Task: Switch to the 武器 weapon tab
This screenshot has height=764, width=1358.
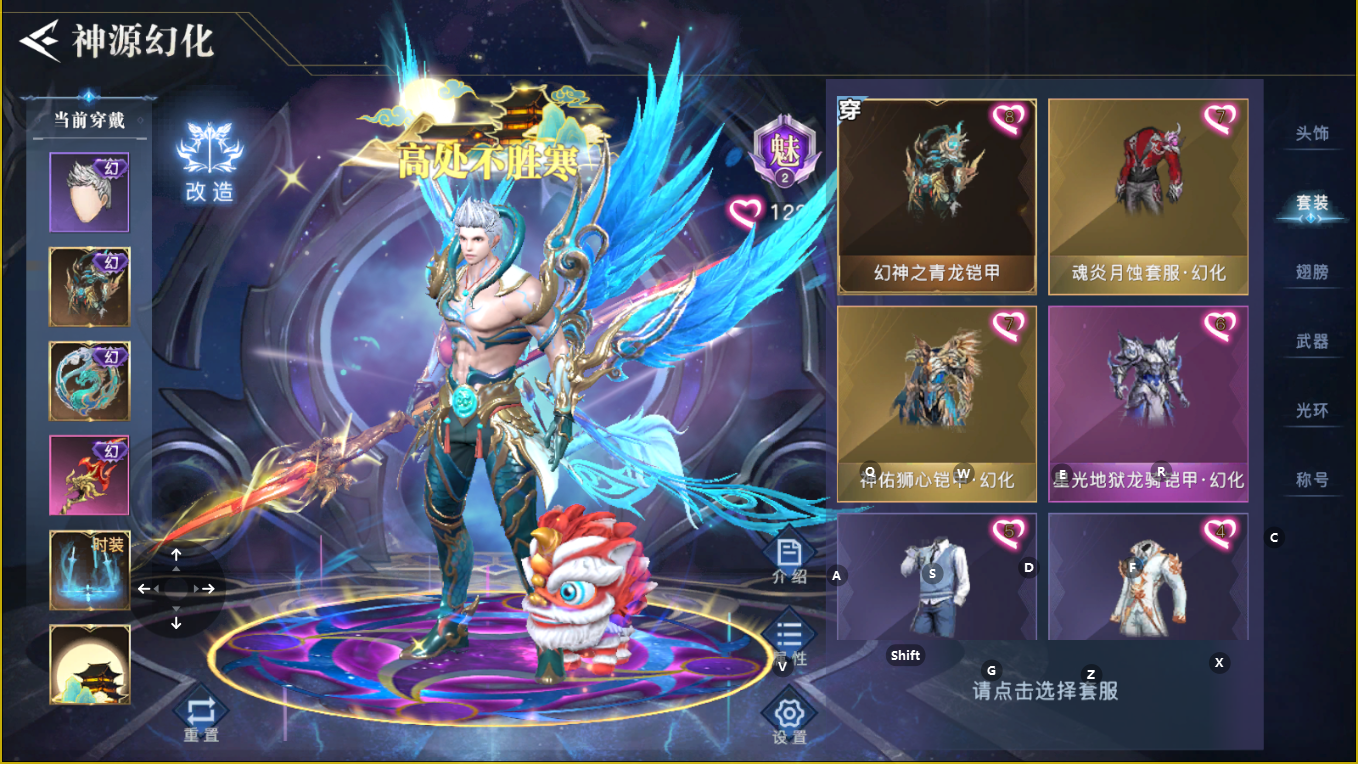Action: pos(1311,340)
